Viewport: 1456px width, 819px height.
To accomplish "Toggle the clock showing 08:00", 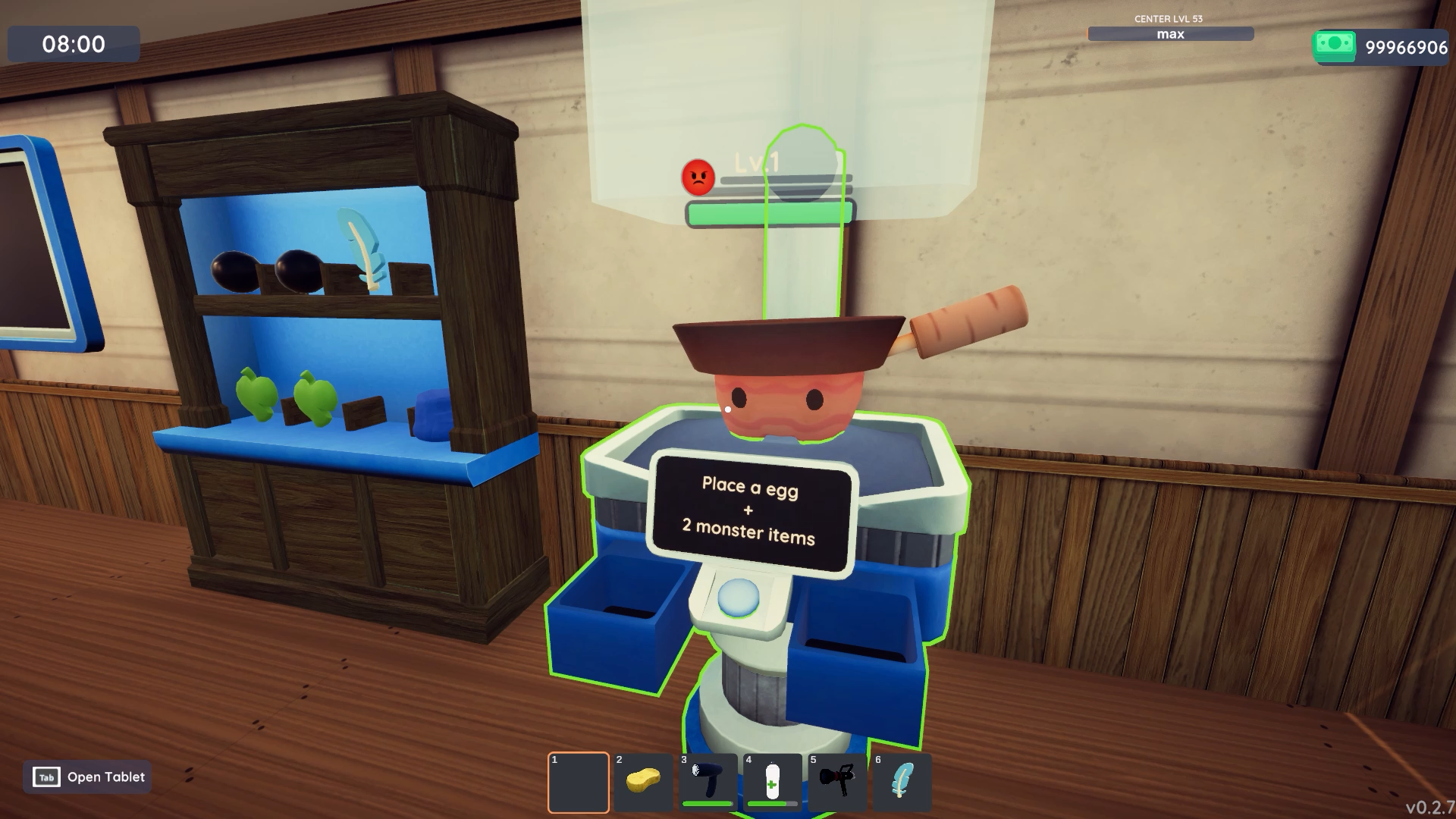I will pos(74,44).
